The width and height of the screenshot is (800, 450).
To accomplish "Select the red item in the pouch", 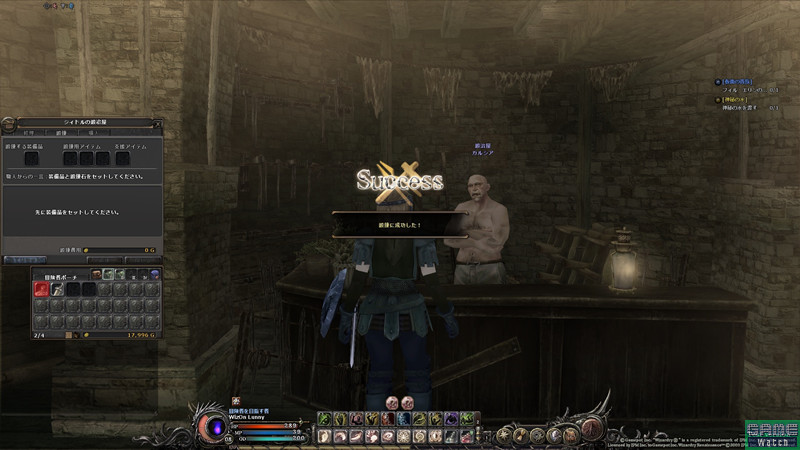I will [x=42, y=288].
